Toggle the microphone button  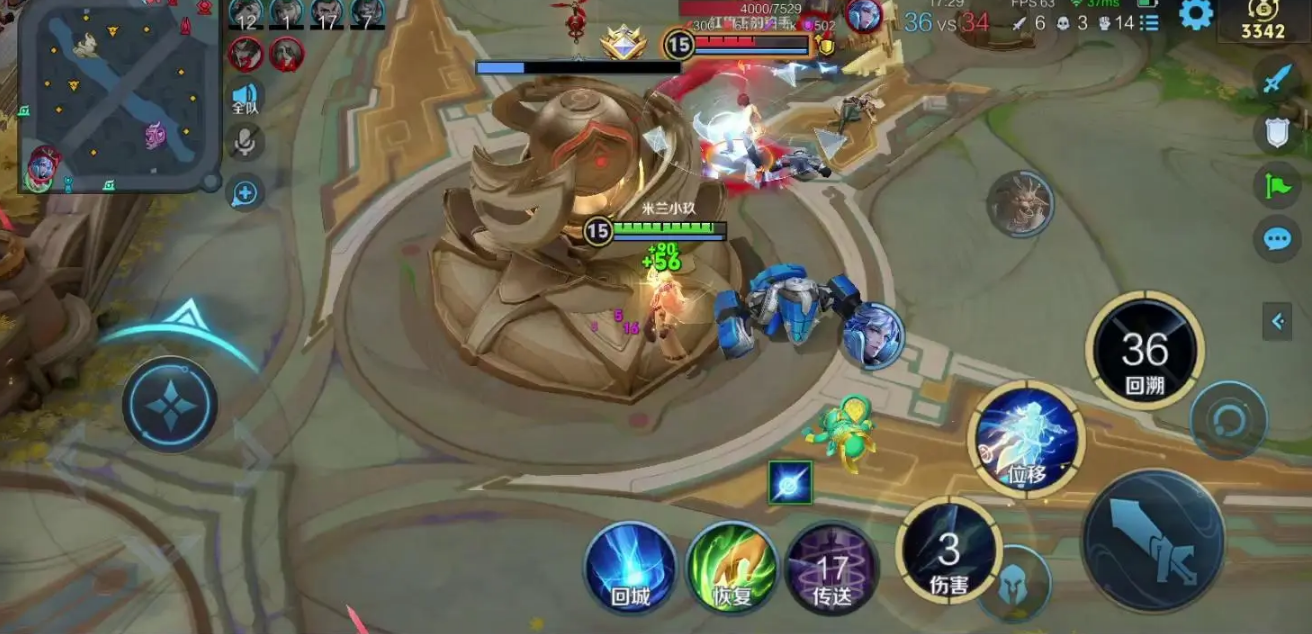(x=244, y=143)
